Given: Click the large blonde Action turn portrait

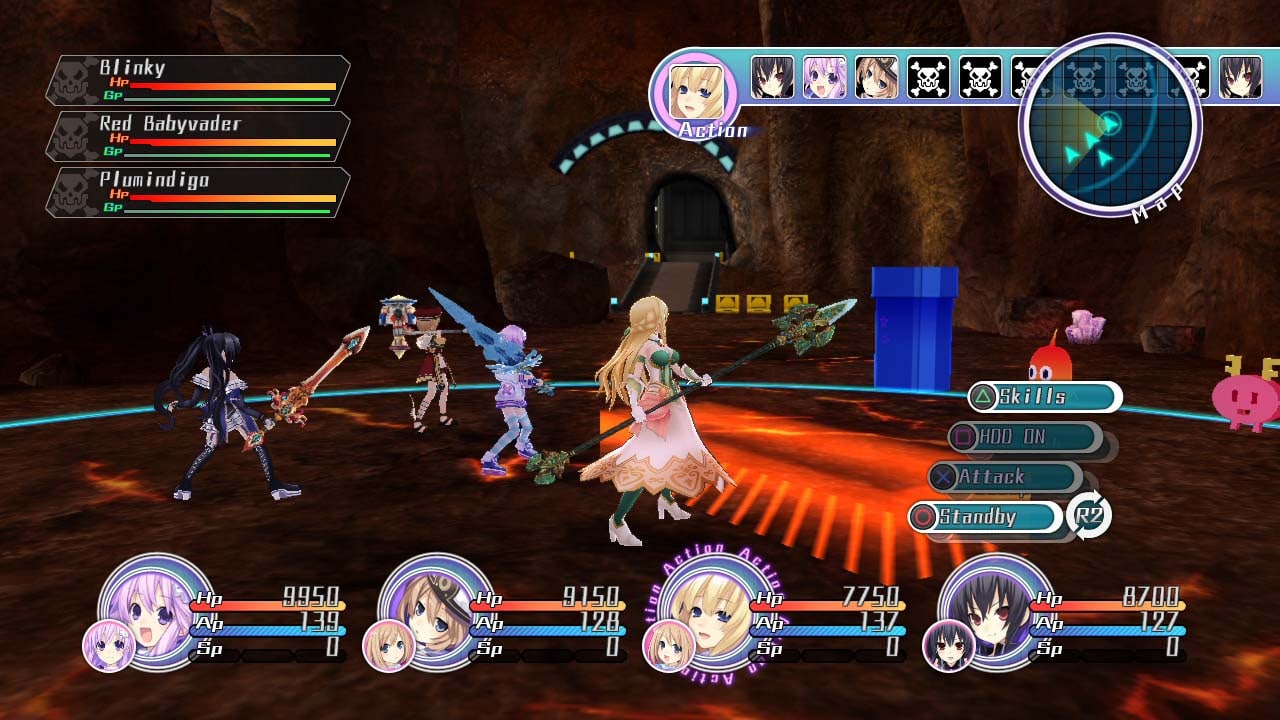Looking at the screenshot, I should tap(694, 93).
